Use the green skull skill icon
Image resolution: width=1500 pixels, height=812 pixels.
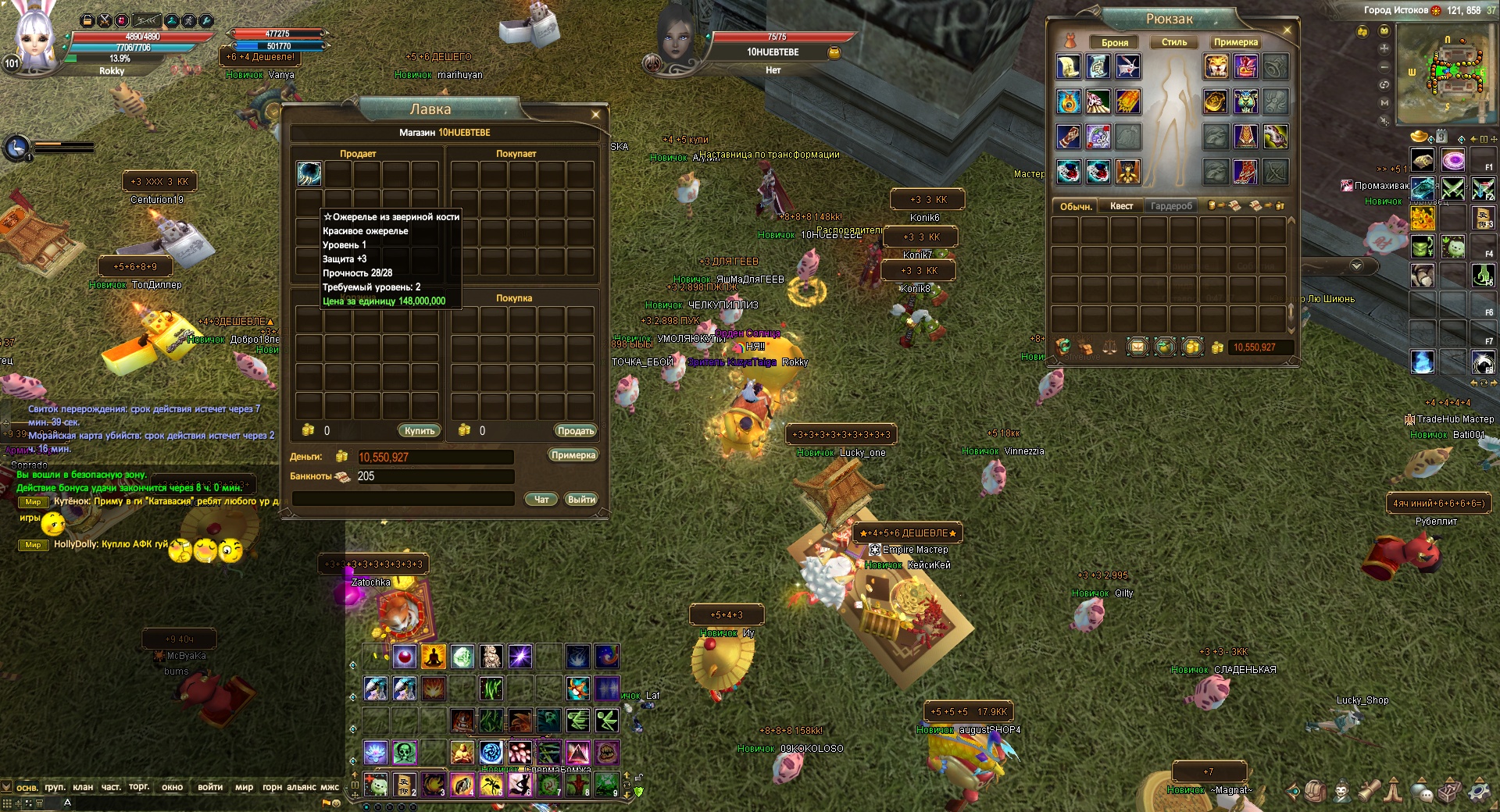pos(405,753)
